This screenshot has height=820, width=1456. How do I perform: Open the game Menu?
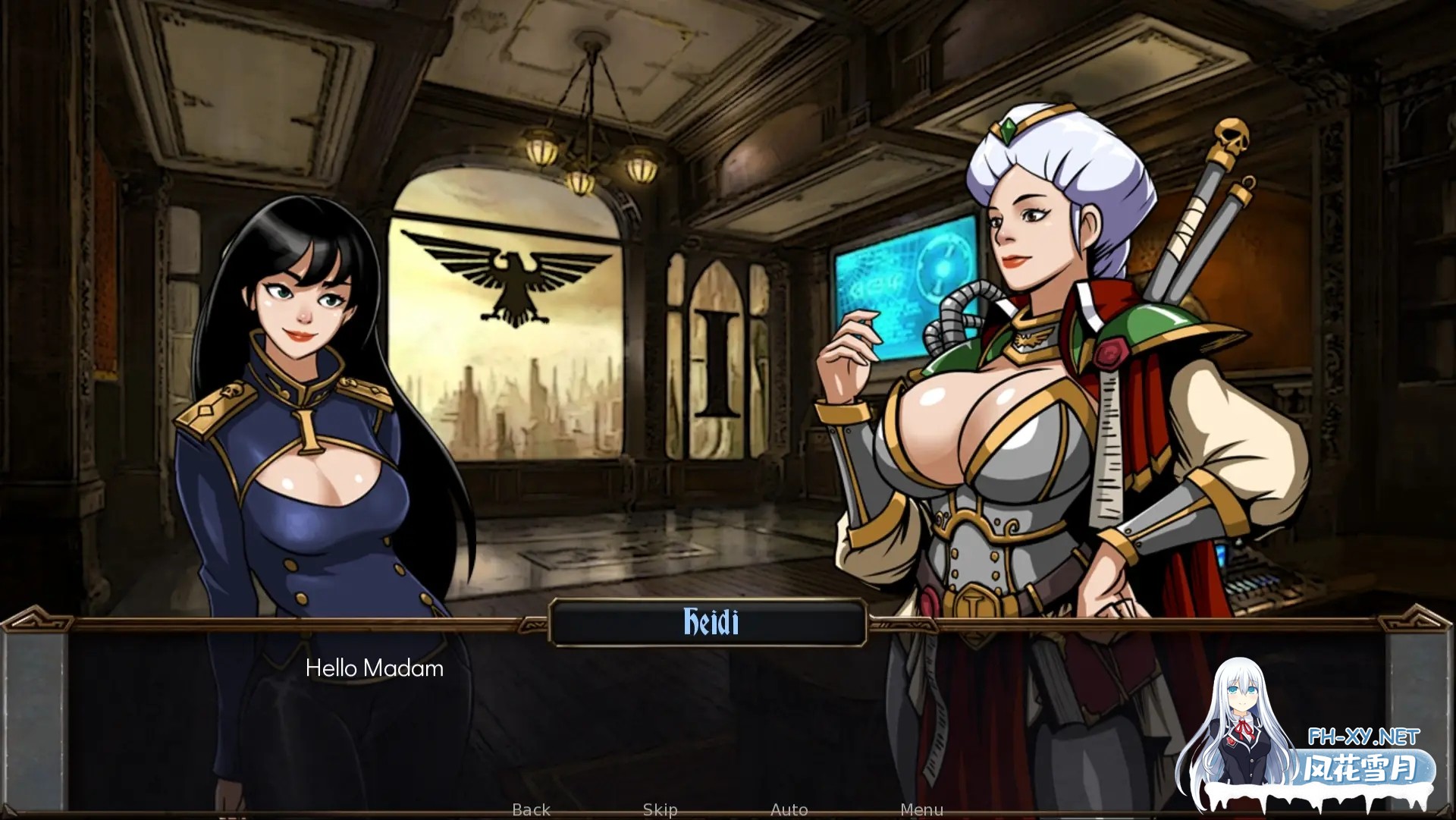click(921, 809)
